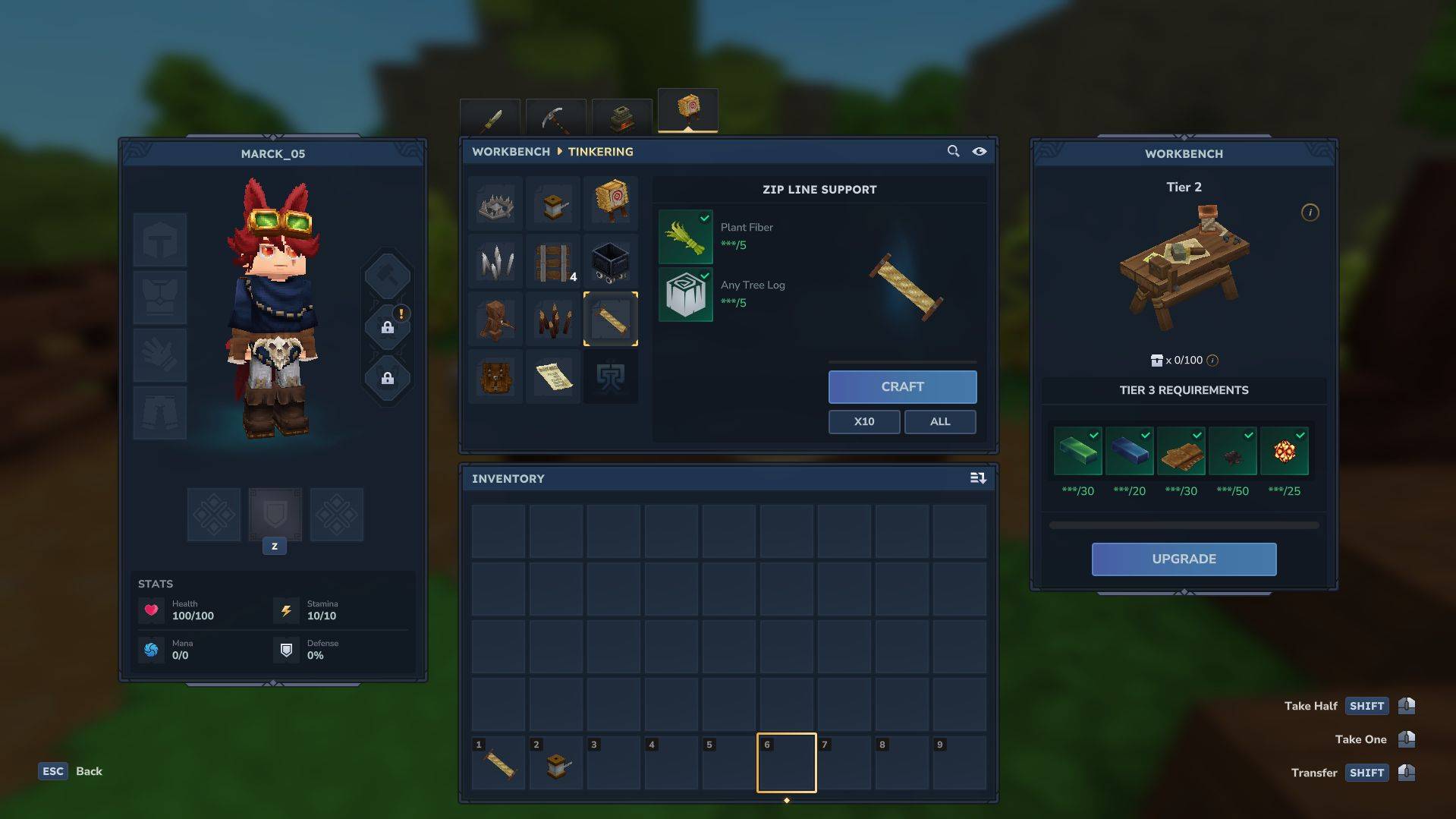Toggle the eye visibility filter

point(980,151)
